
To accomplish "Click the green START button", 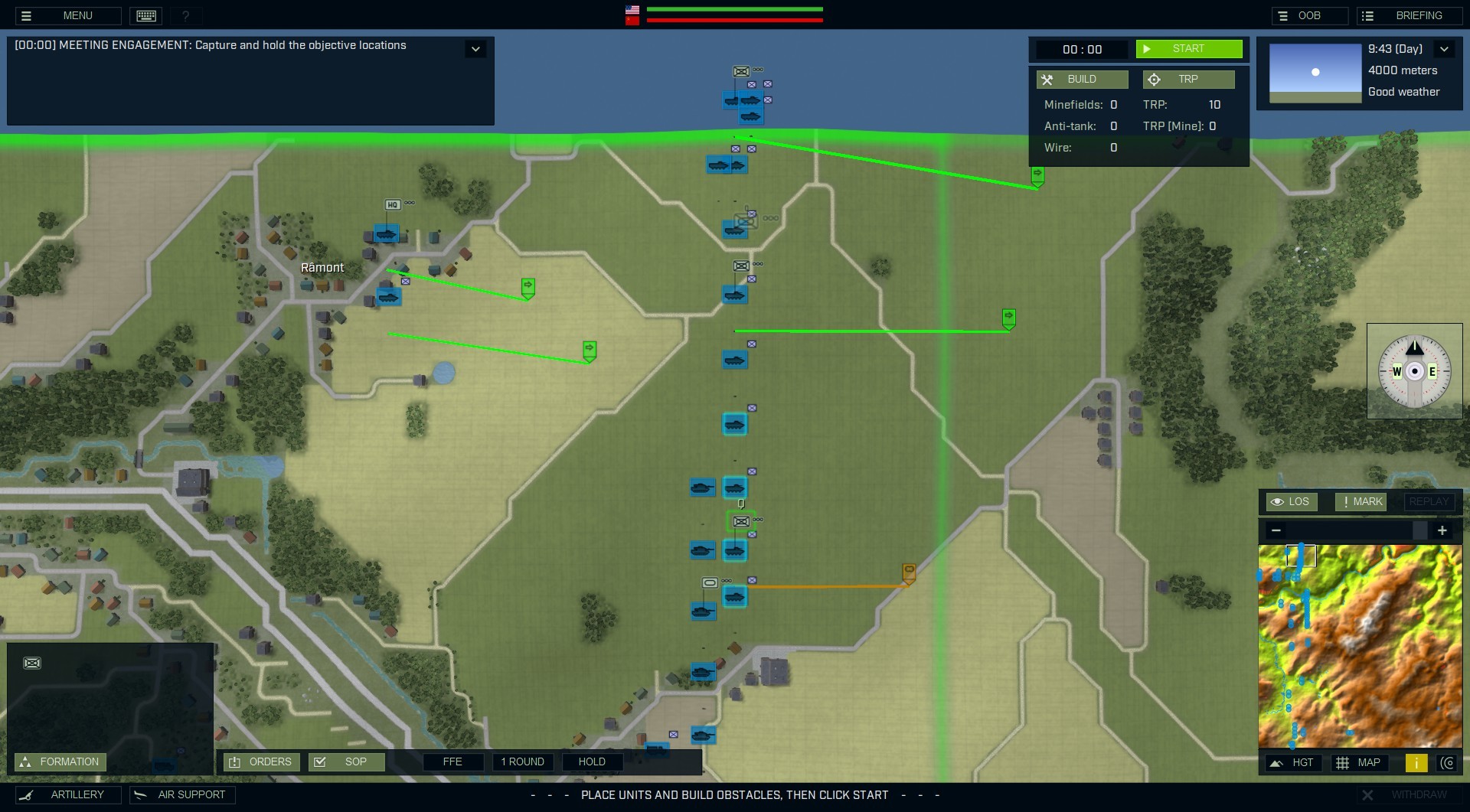I will click(1188, 49).
